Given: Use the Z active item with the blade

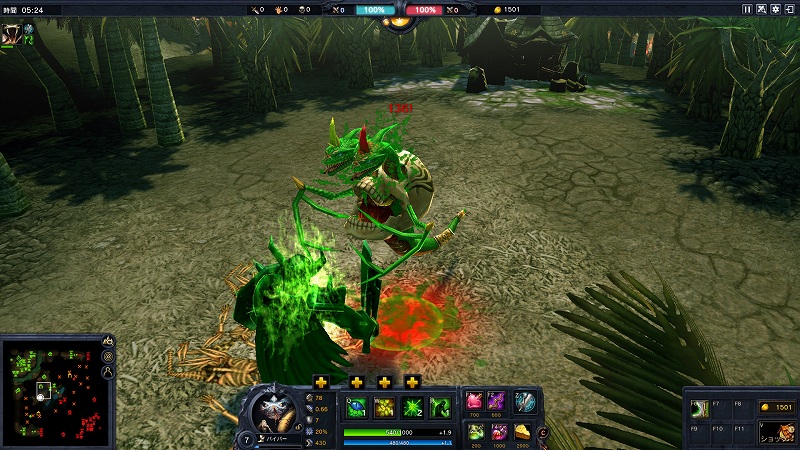Looking at the screenshot, I should coord(525,402).
